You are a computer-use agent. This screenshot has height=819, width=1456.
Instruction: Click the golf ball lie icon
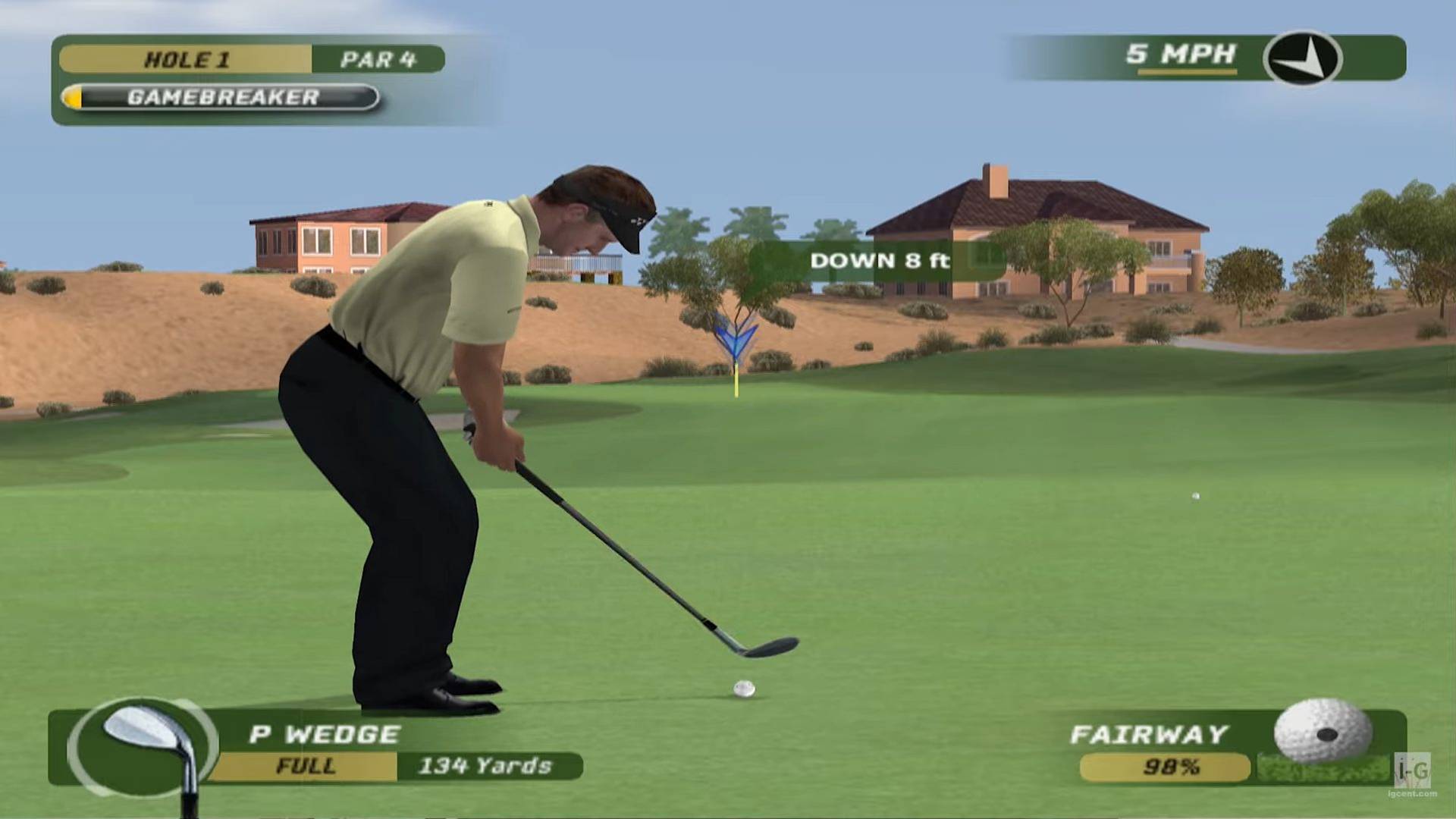[x=1323, y=733]
